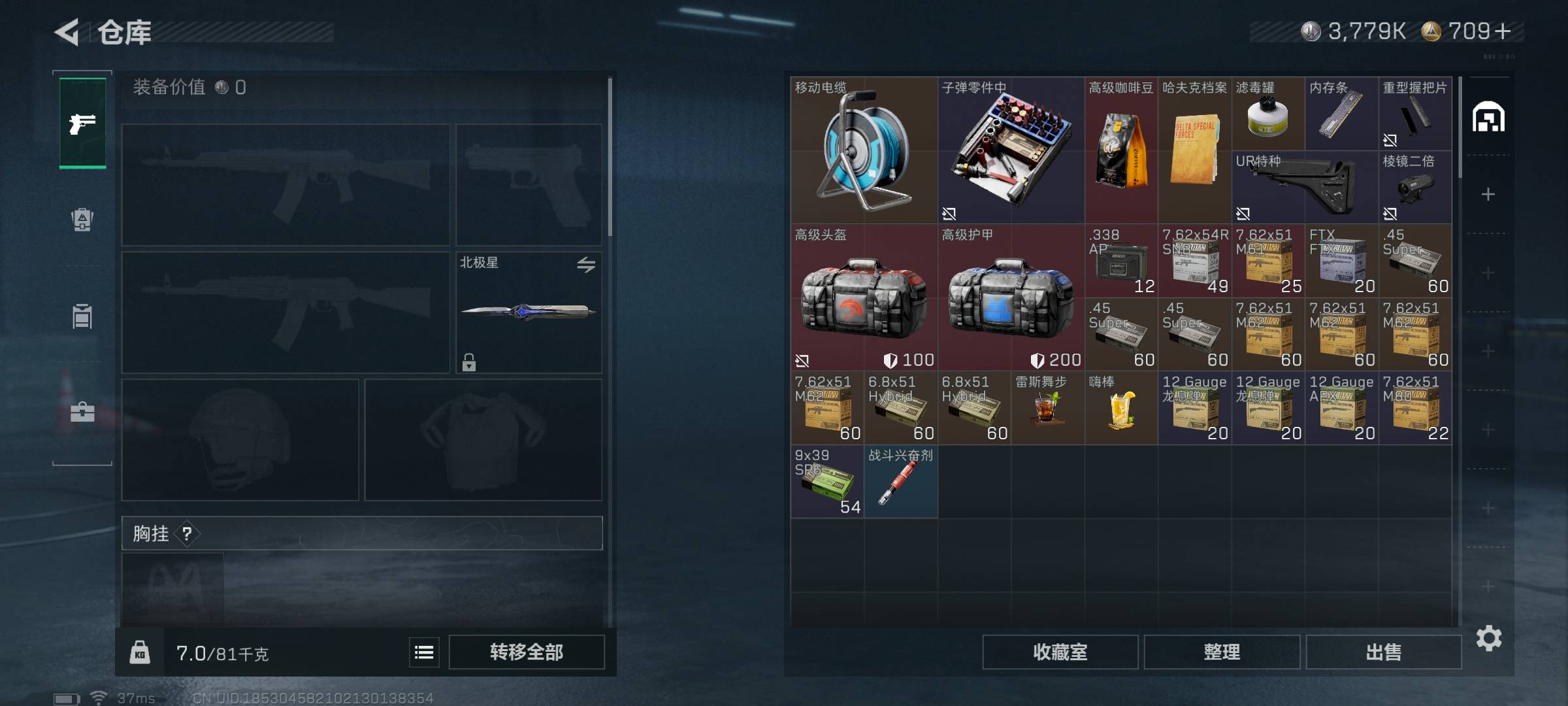Click the 胸挂 question mark help
This screenshot has height=706, width=1568.
point(187,534)
